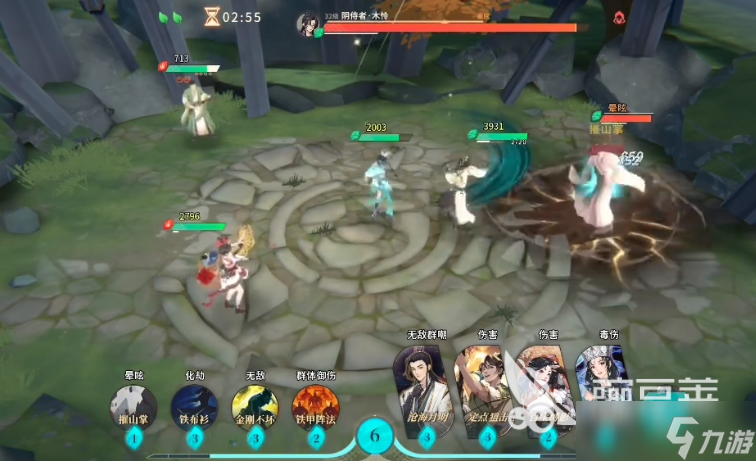
Task: Click the red icon at top right
Action: point(619,17)
